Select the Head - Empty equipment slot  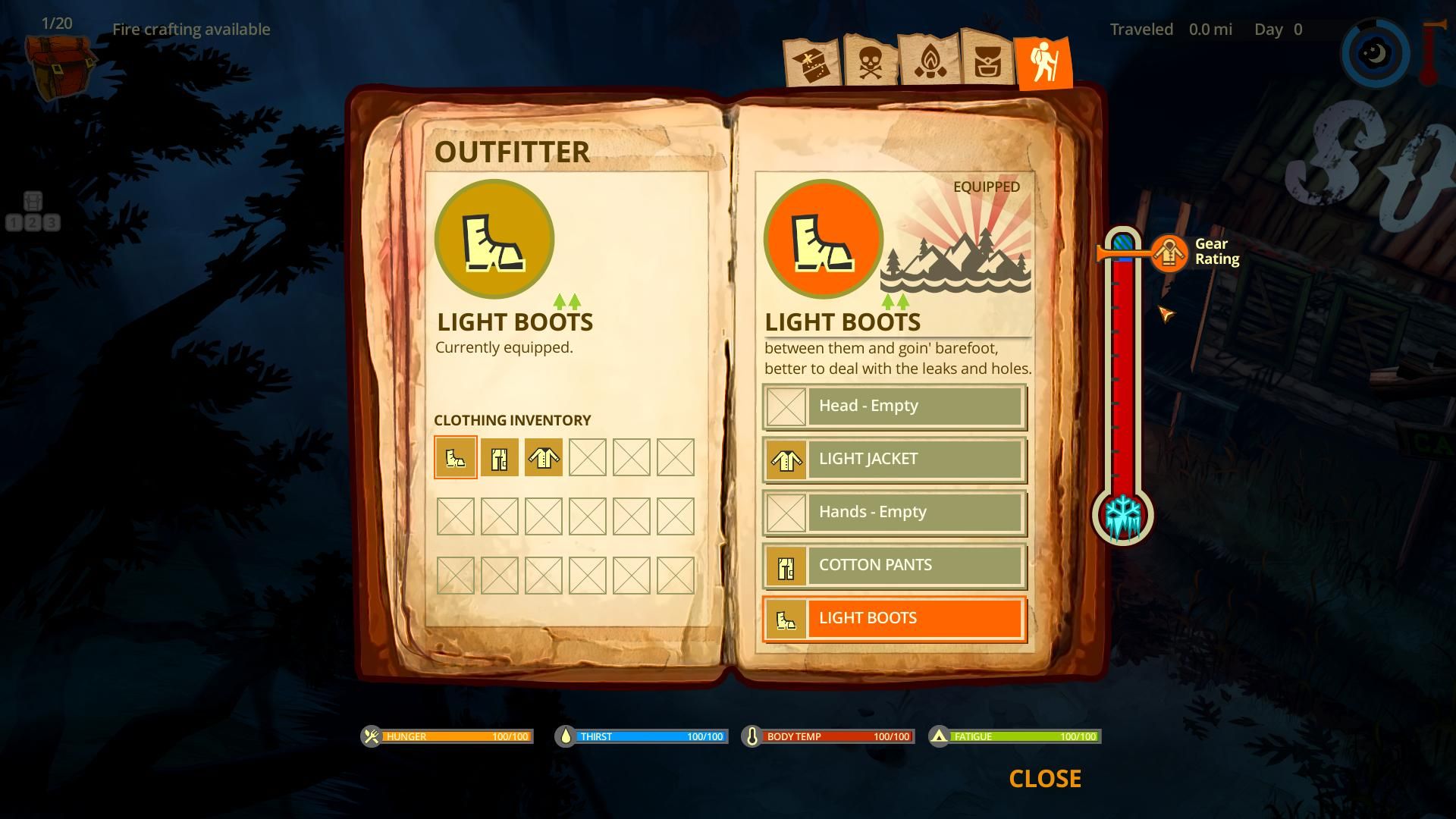pos(895,406)
